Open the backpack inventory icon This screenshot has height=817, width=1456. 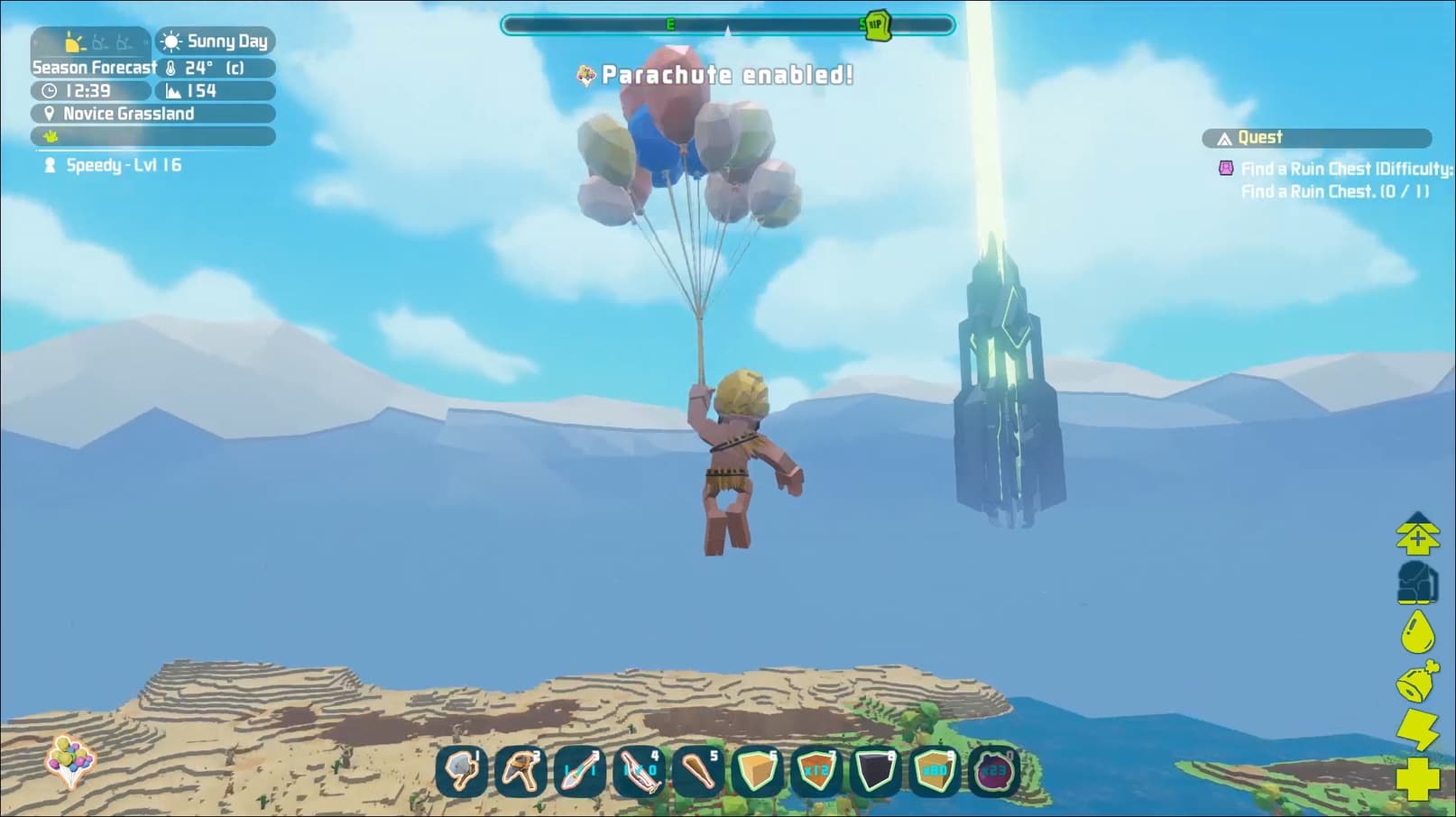[1417, 582]
